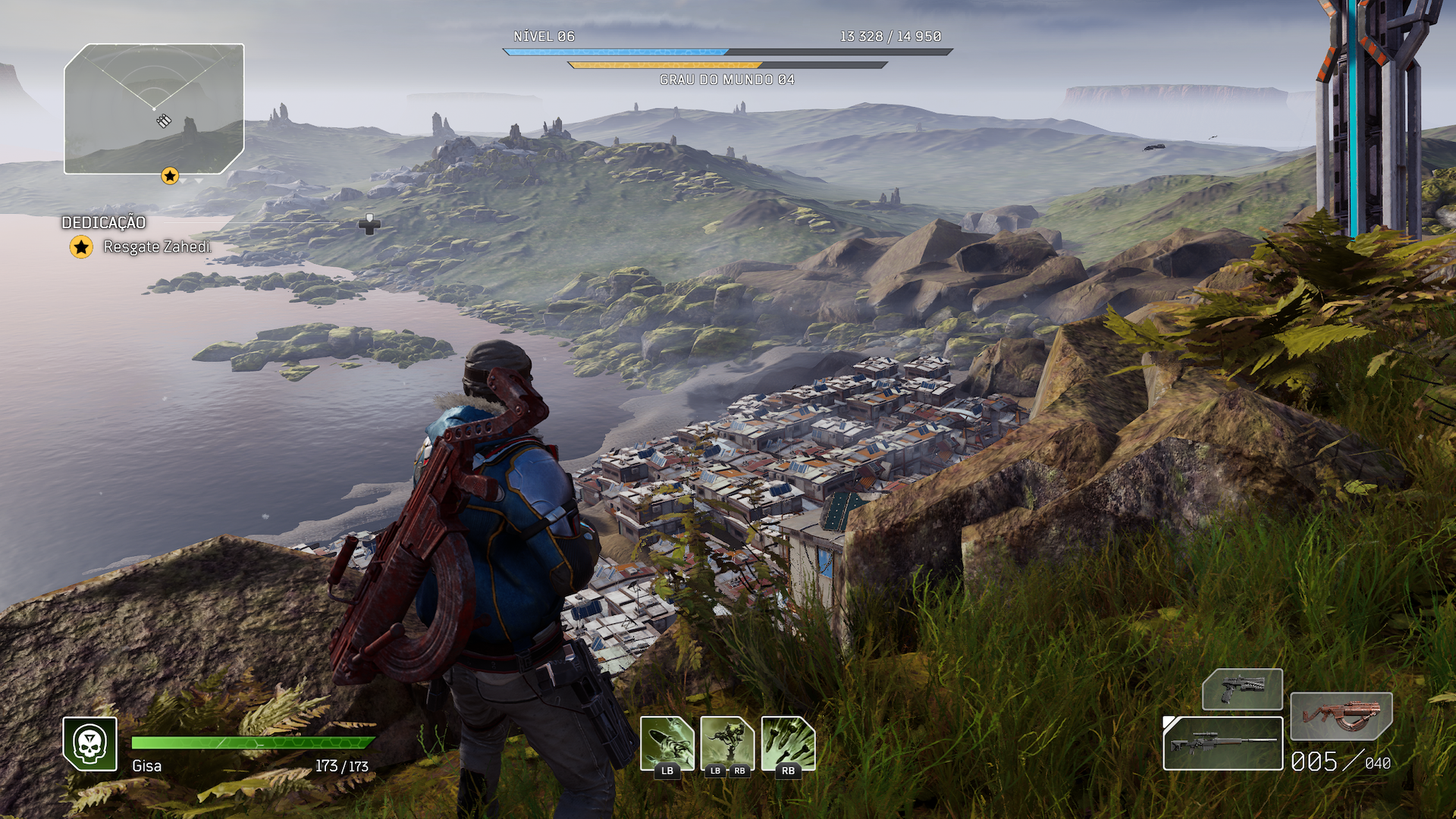Select the pistol sidearm slot
1456x819 pixels.
[x=1242, y=689]
